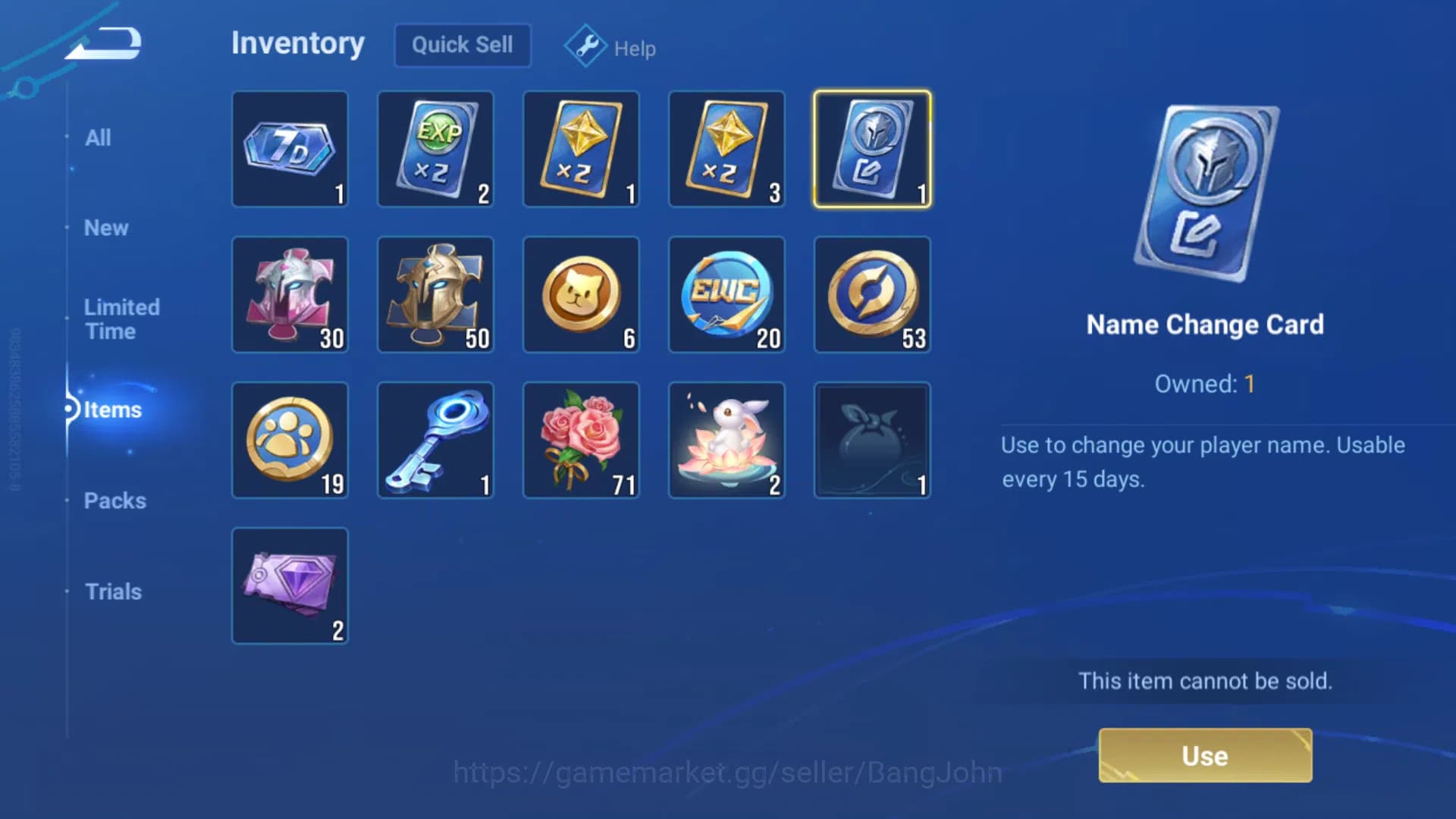The height and width of the screenshot is (819, 1456).
Task: Open the purple diamond voucher item
Action: 290,585
